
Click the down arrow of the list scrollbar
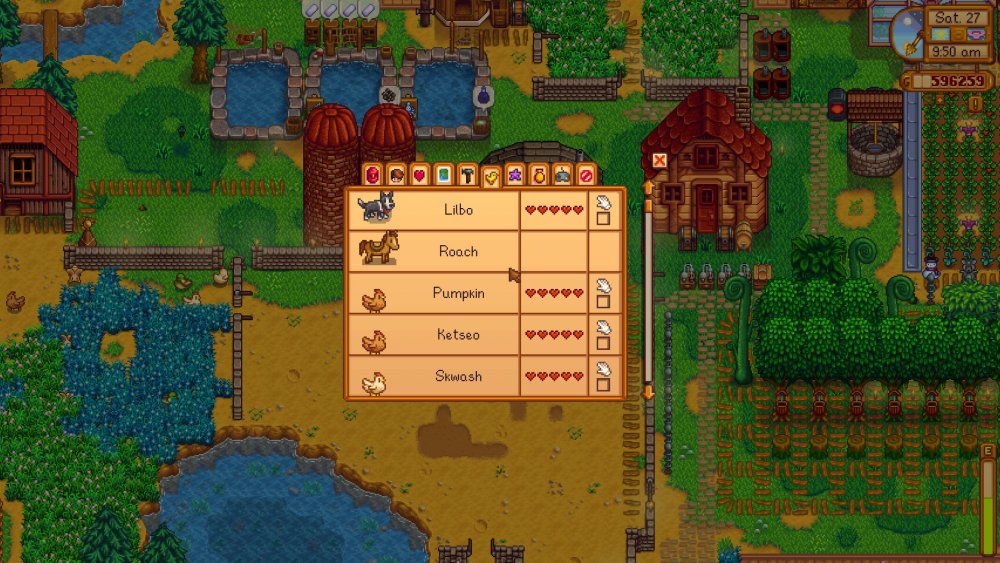click(648, 393)
